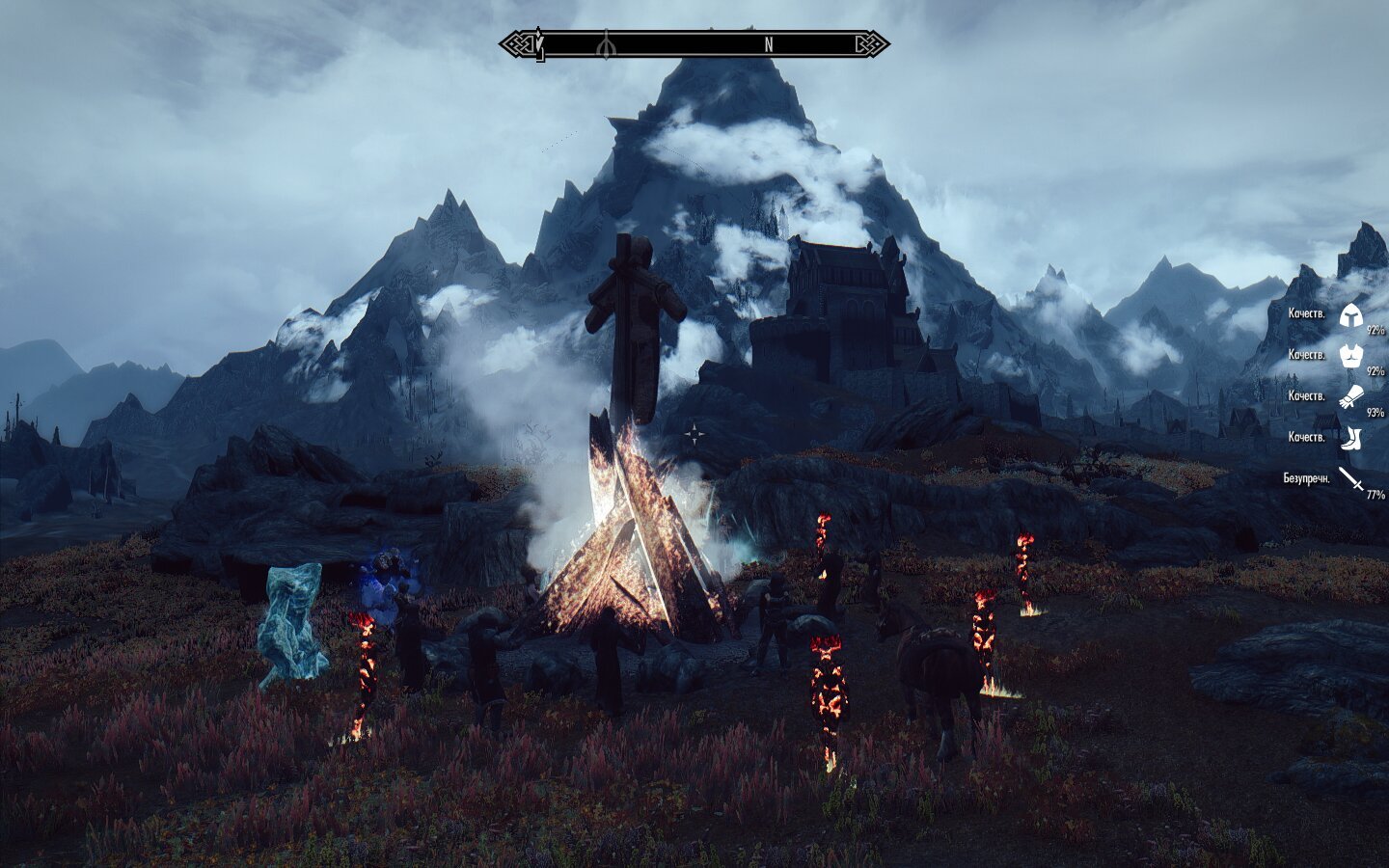Select the boots equipment icon

pyautogui.click(x=1349, y=438)
